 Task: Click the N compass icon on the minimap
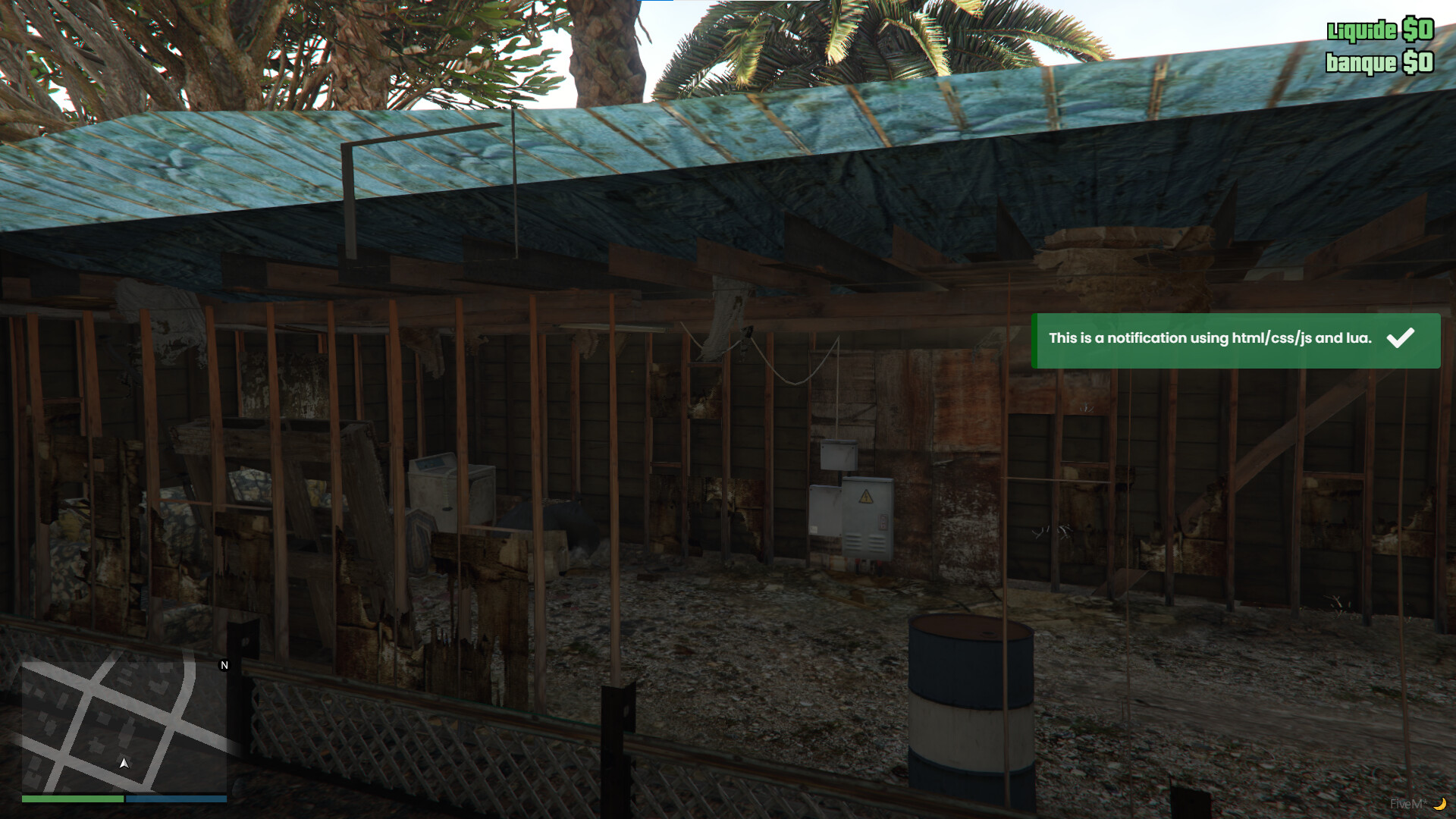point(224,665)
